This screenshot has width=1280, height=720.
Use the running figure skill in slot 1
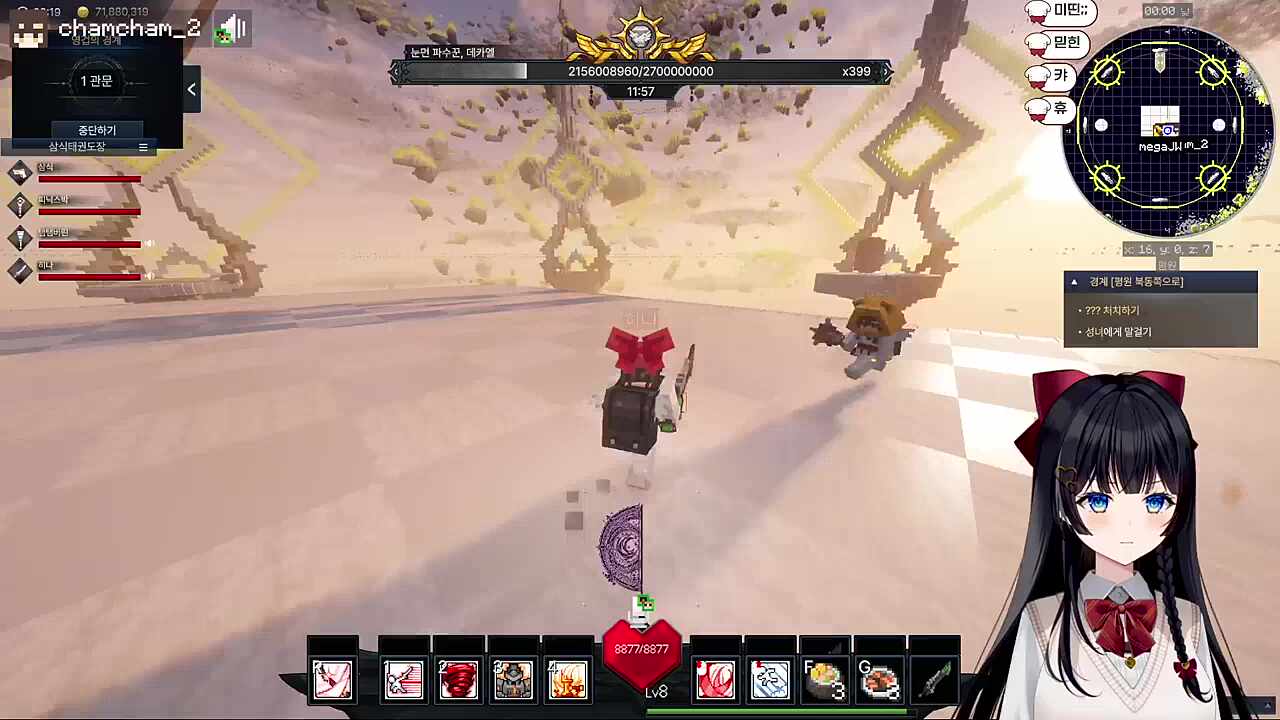point(405,680)
